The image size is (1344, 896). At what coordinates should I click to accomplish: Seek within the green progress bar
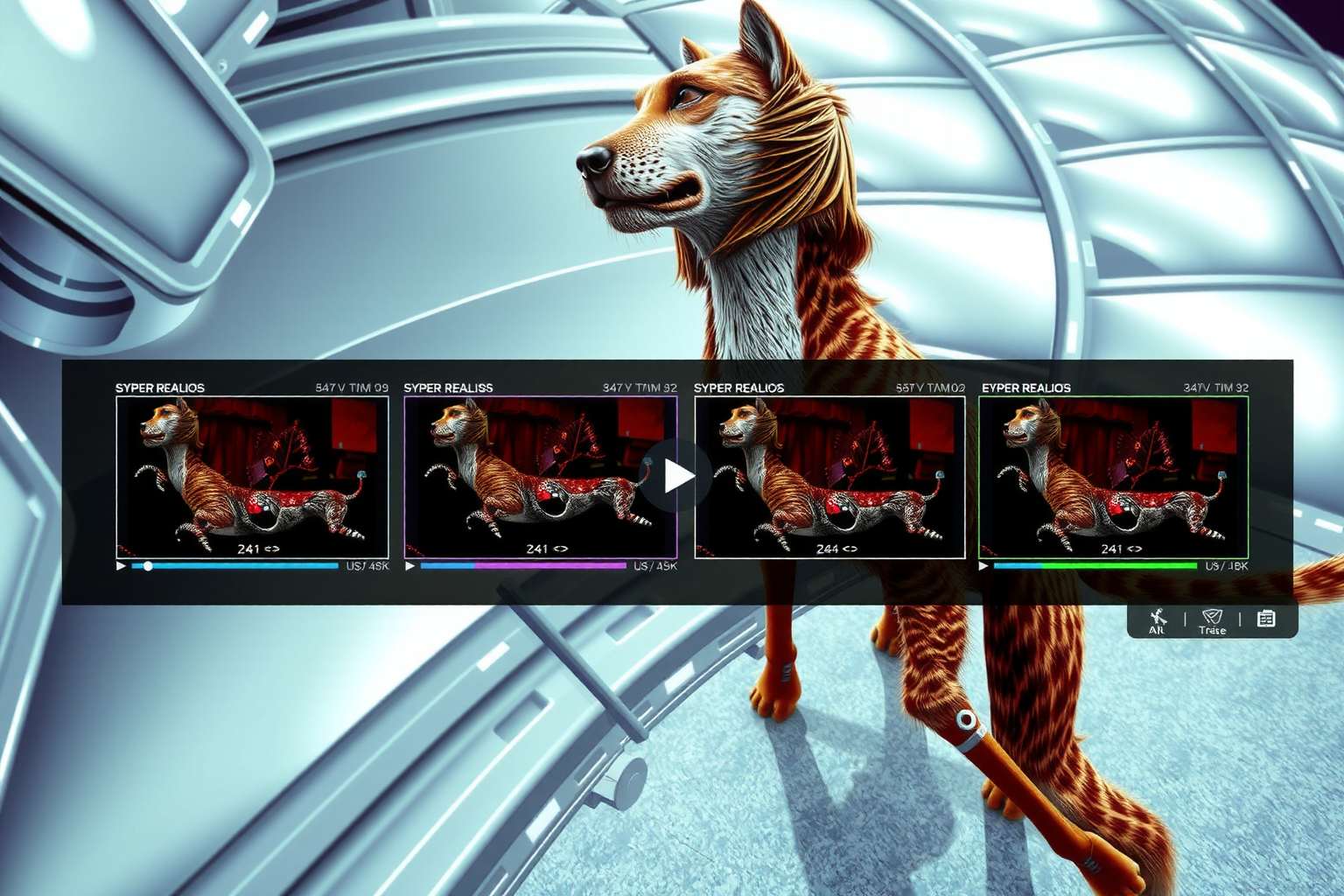click(x=1095, y=566)
